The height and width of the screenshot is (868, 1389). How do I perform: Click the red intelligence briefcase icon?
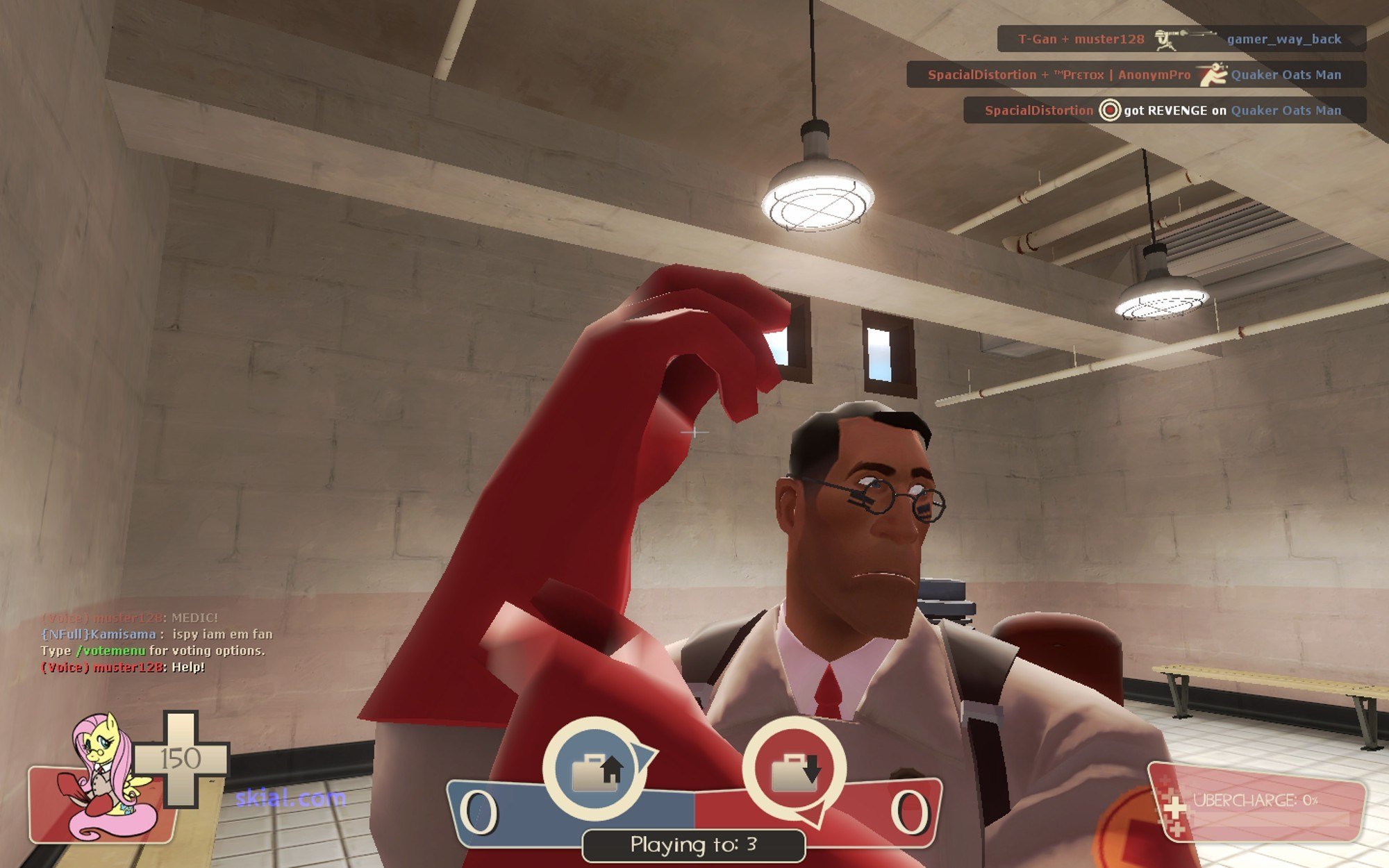(x=795, y=769)
